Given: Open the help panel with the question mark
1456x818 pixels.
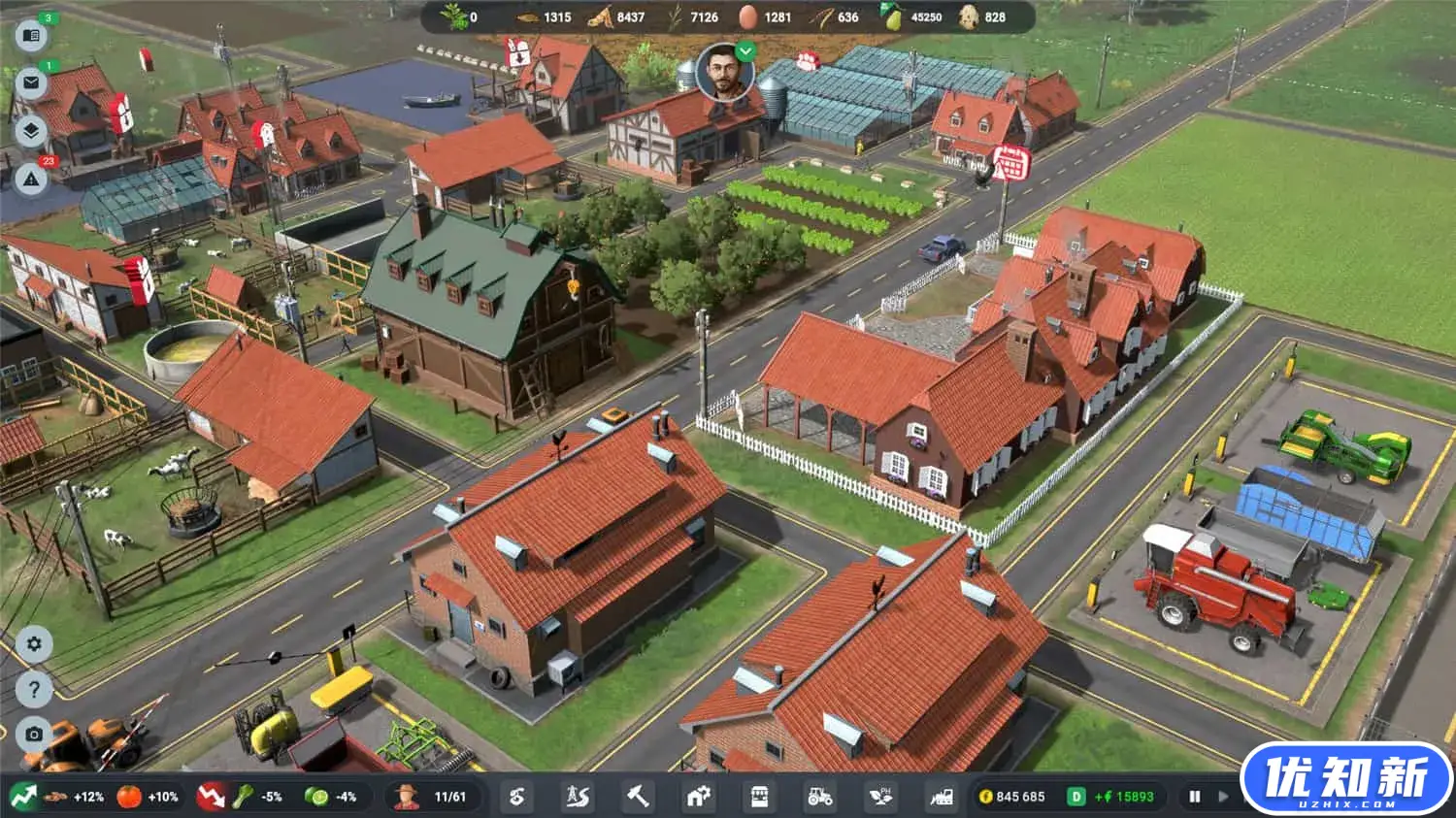Looking at the screenshot, I should tap(32, 689).
